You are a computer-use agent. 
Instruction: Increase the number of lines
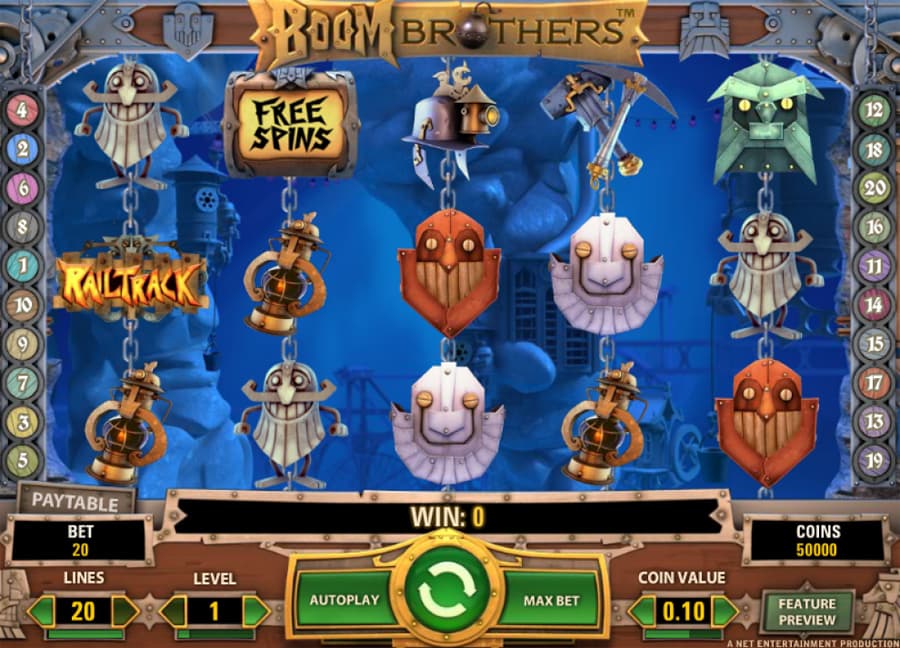[x=124, y=611]
